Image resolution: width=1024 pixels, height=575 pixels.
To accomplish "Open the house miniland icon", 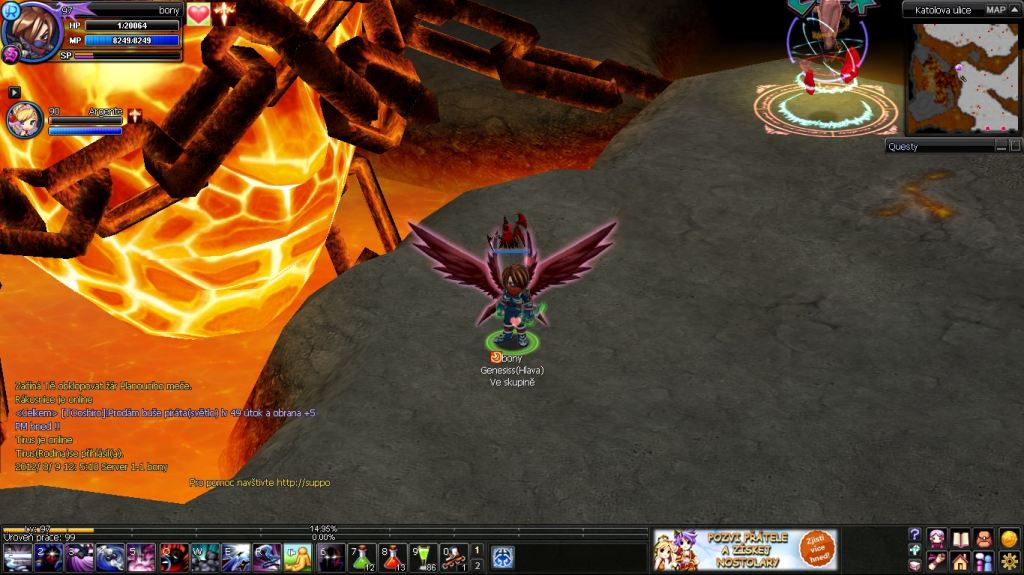I will [960, 561].
